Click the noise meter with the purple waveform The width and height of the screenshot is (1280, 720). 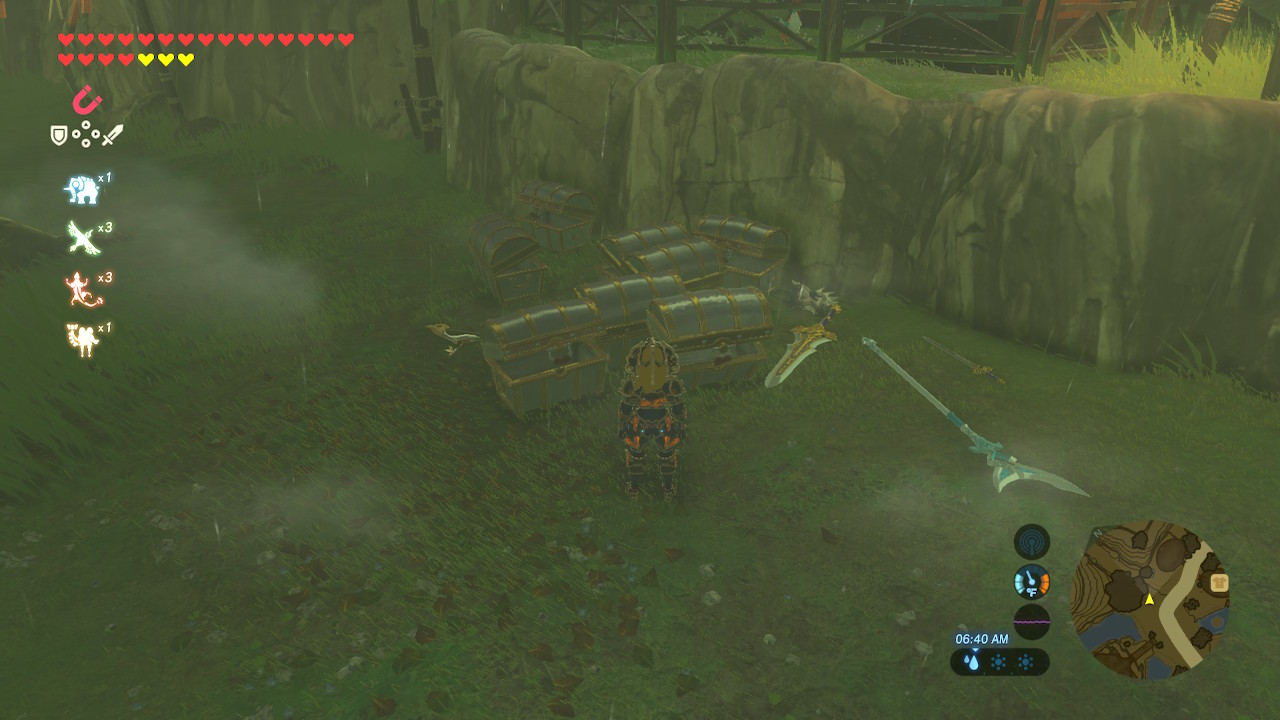(x=1031, y=621)
